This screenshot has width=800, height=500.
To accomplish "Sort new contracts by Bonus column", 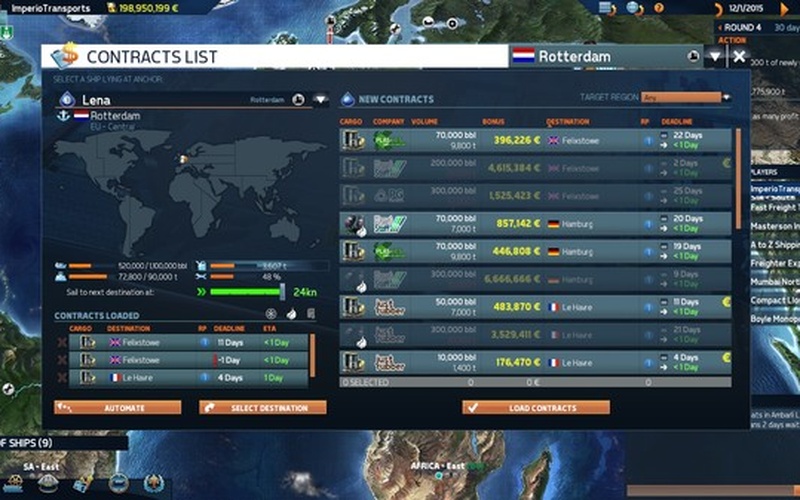I will [494, 122].
